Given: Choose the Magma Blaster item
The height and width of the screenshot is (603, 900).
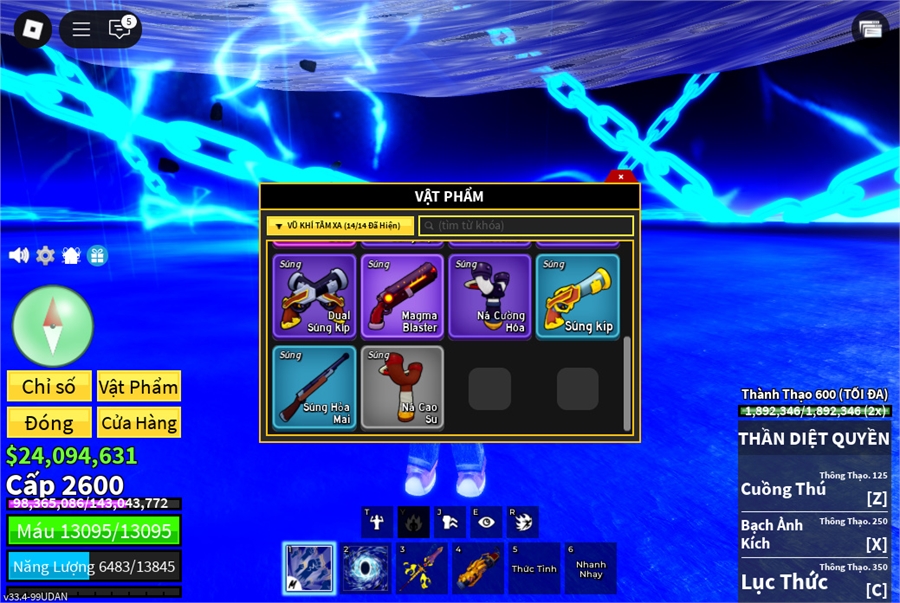Looking at the screenshot, I should (x=402, y=296).
